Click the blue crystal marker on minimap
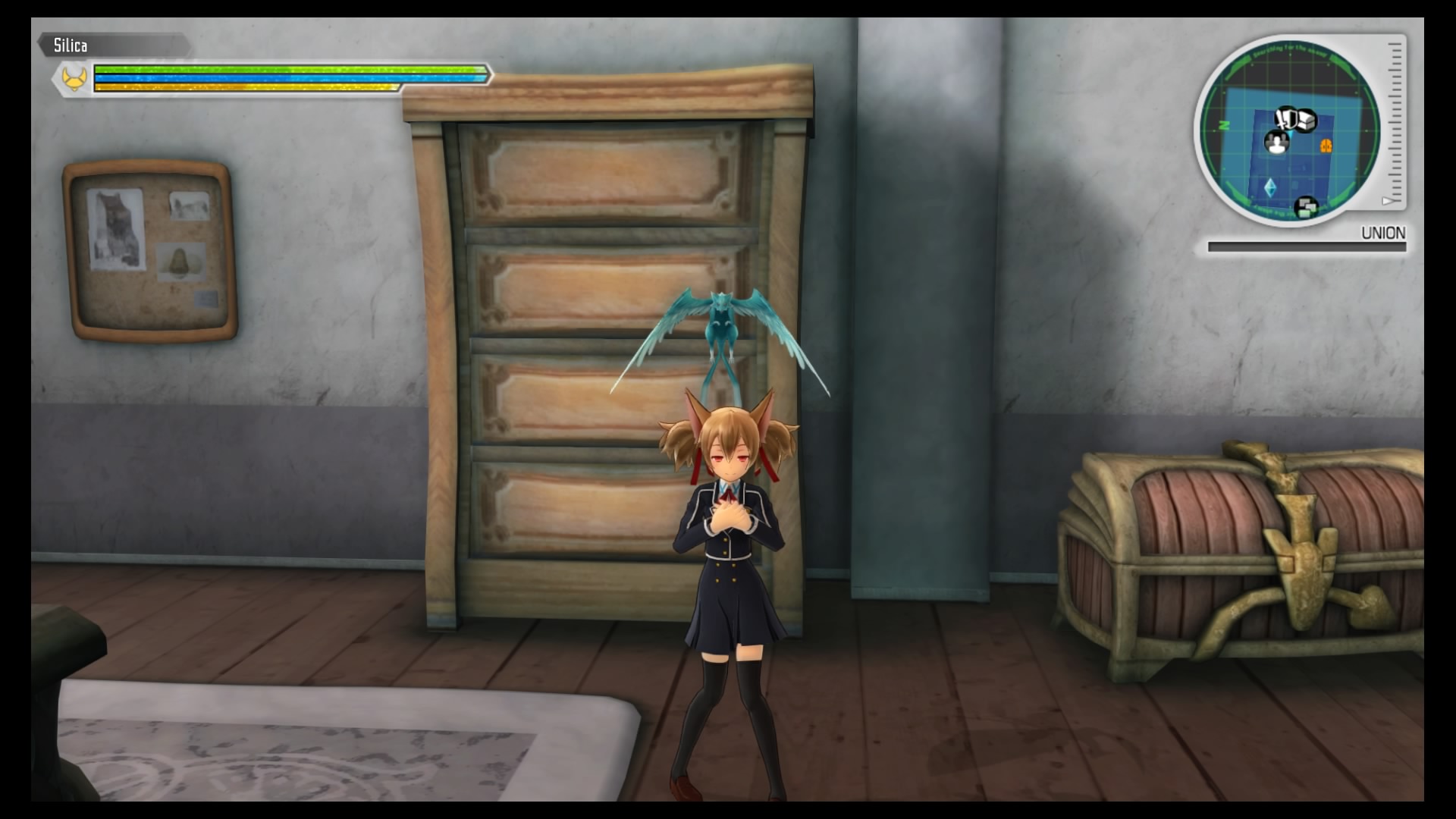 [x=1270, y=187]
